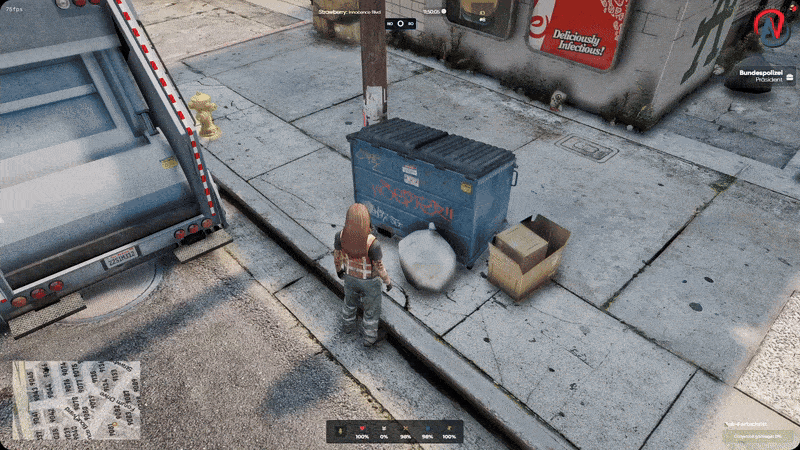Image resolution: width=800 pixels, height=450 pixels.
Task: Click the street minimap
Action: (76, 400)
